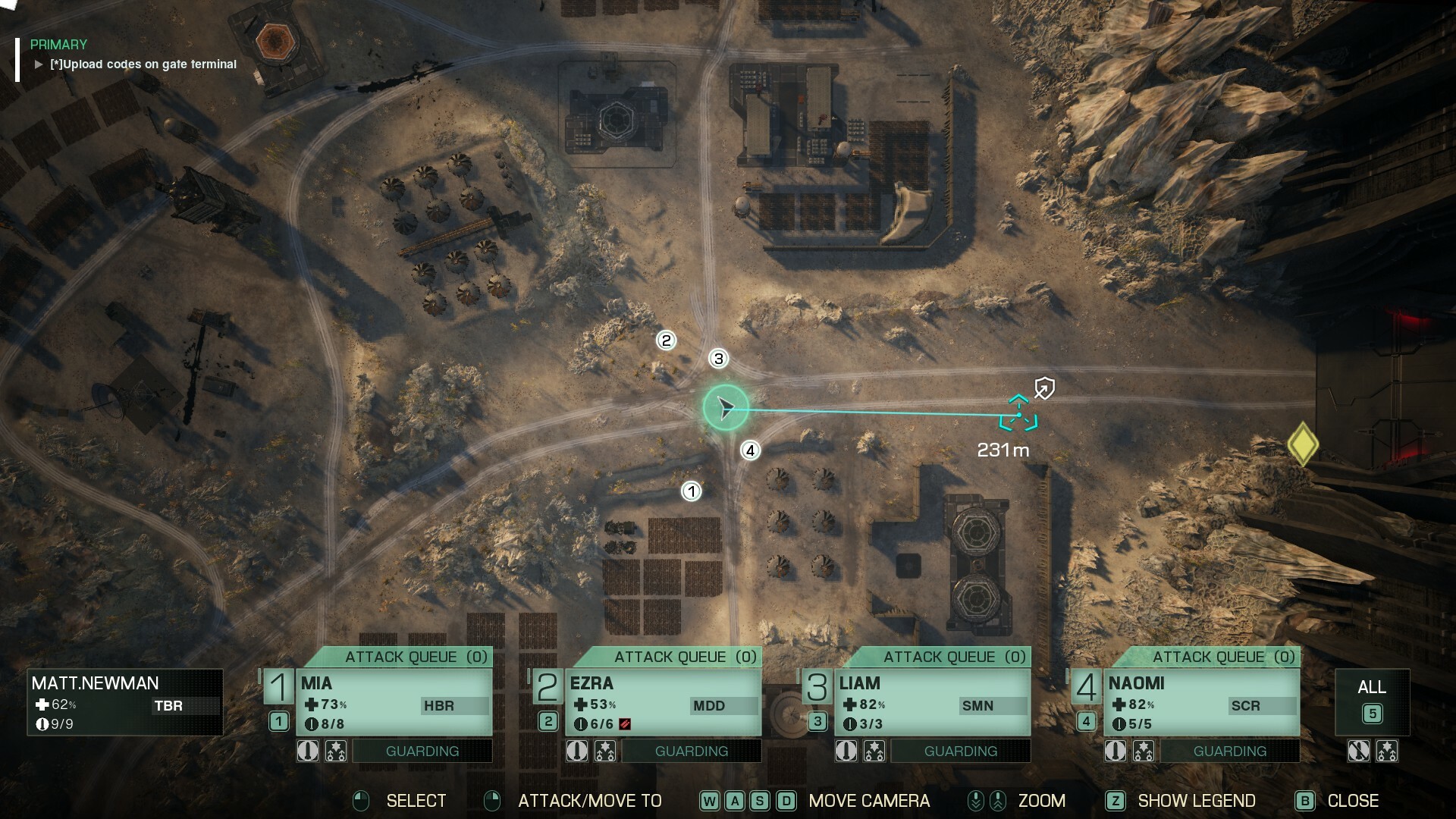Click map waypoint marker 3
The width and height of the screenshot is (1456, 819).
(718, 359)
